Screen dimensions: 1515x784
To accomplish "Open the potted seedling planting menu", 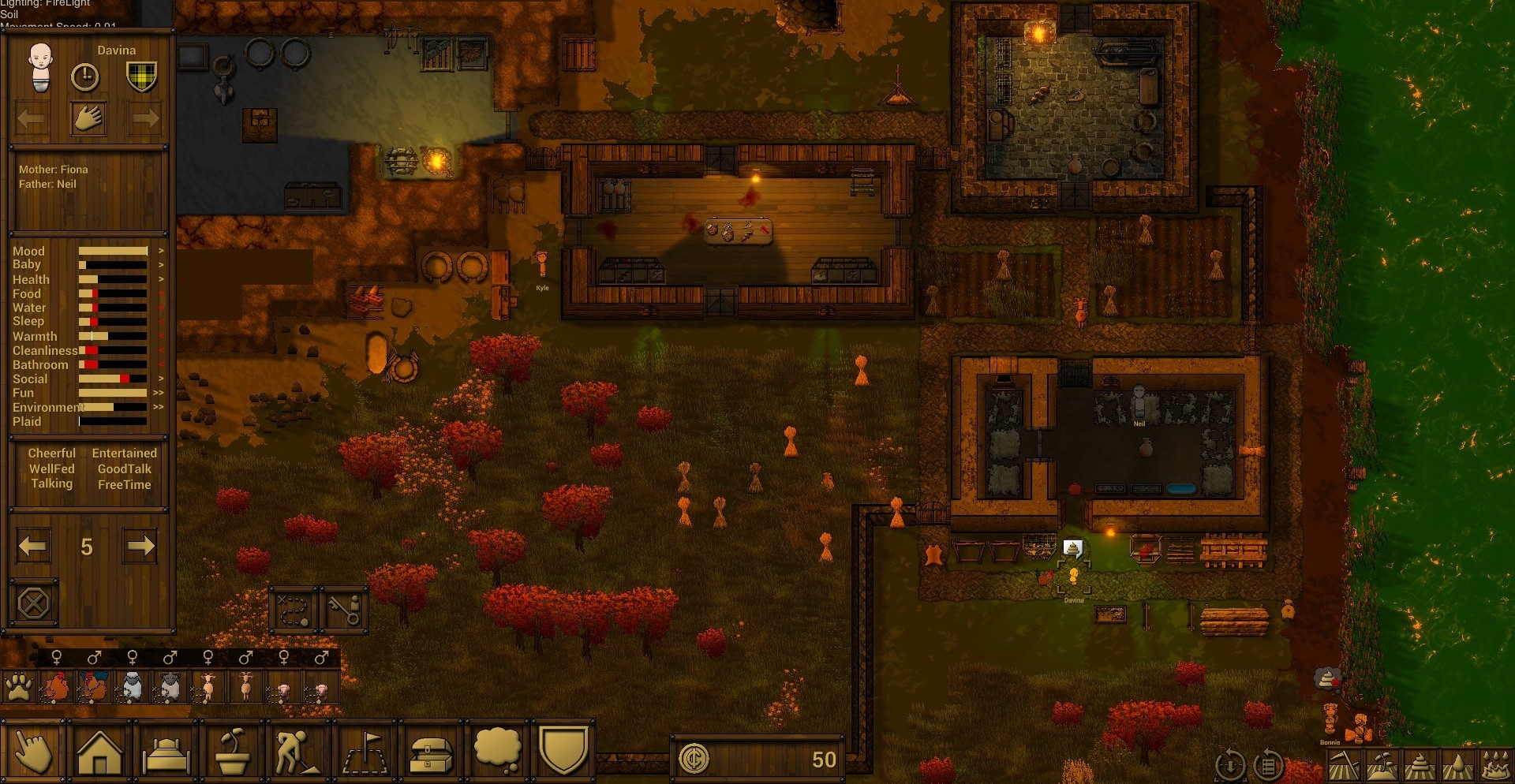I will 232,752.
